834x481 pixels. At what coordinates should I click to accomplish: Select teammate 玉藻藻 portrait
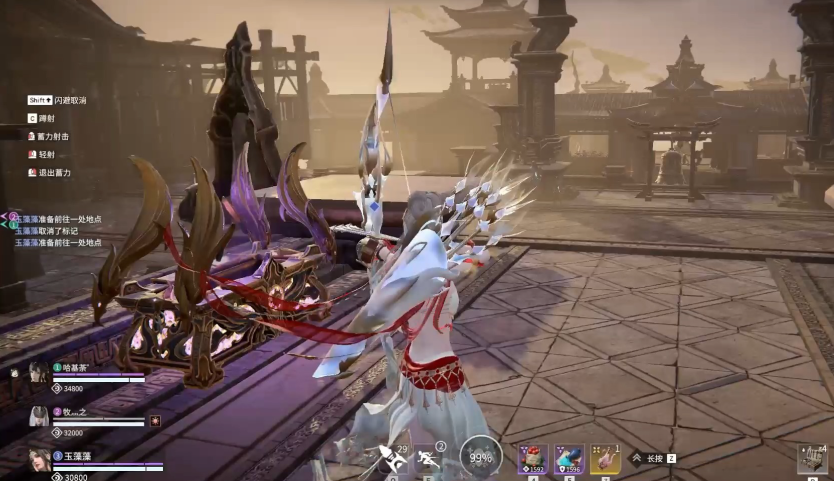[39, 460]
